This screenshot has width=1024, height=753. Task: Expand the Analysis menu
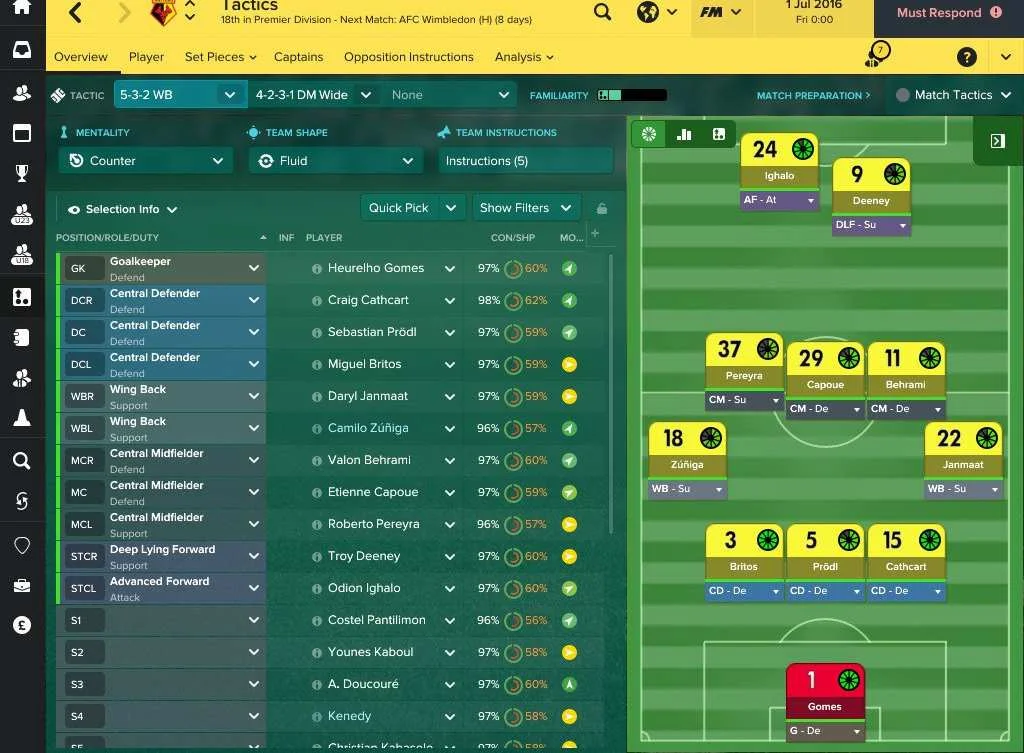point(523,57)
